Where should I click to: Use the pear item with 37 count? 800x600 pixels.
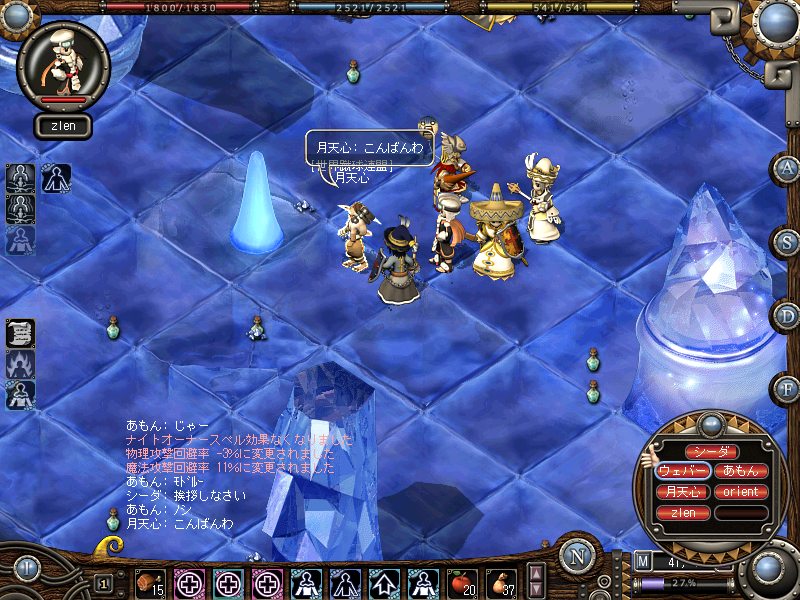pos(500,582)
